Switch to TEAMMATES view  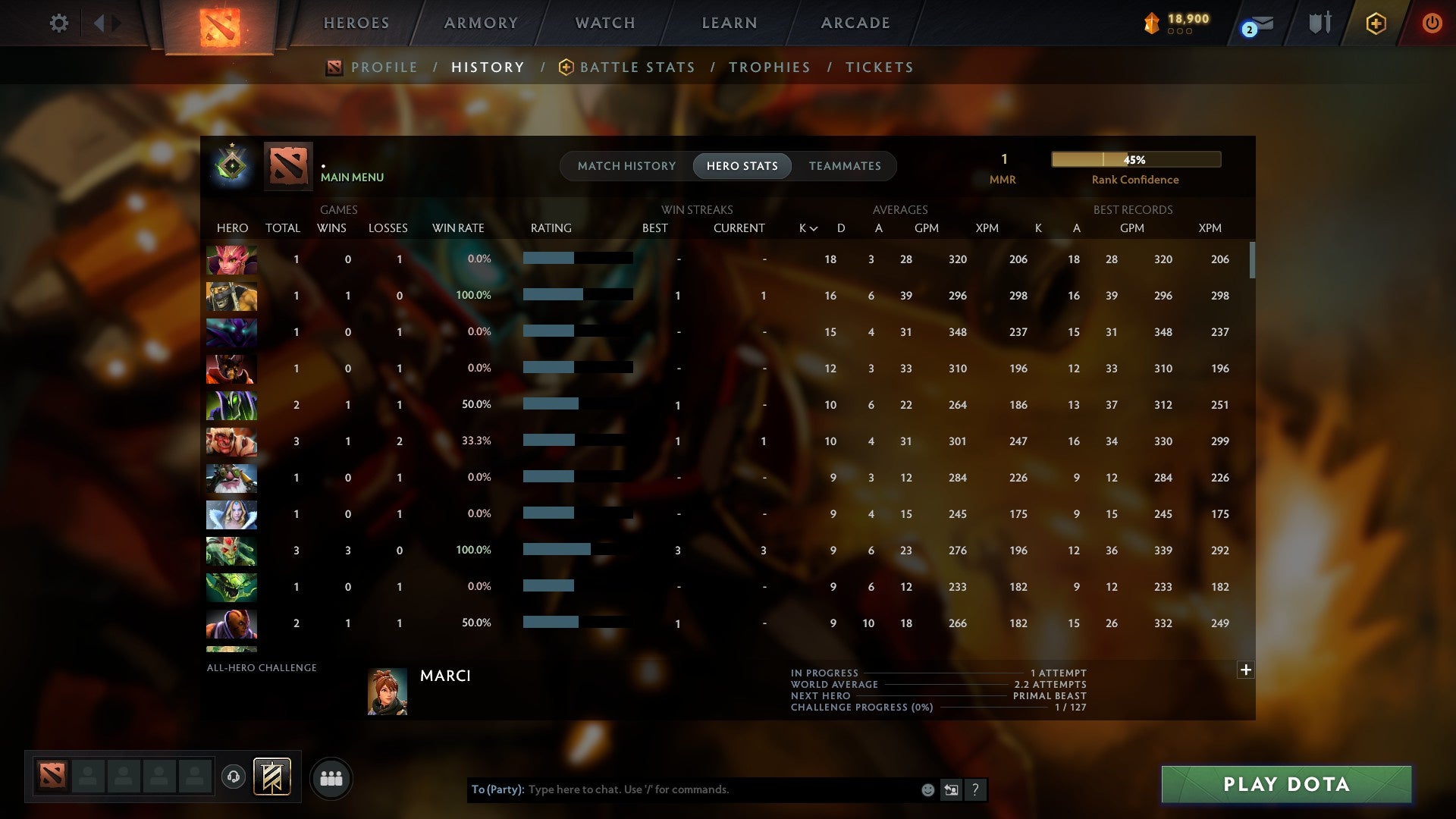coord(845,166)
